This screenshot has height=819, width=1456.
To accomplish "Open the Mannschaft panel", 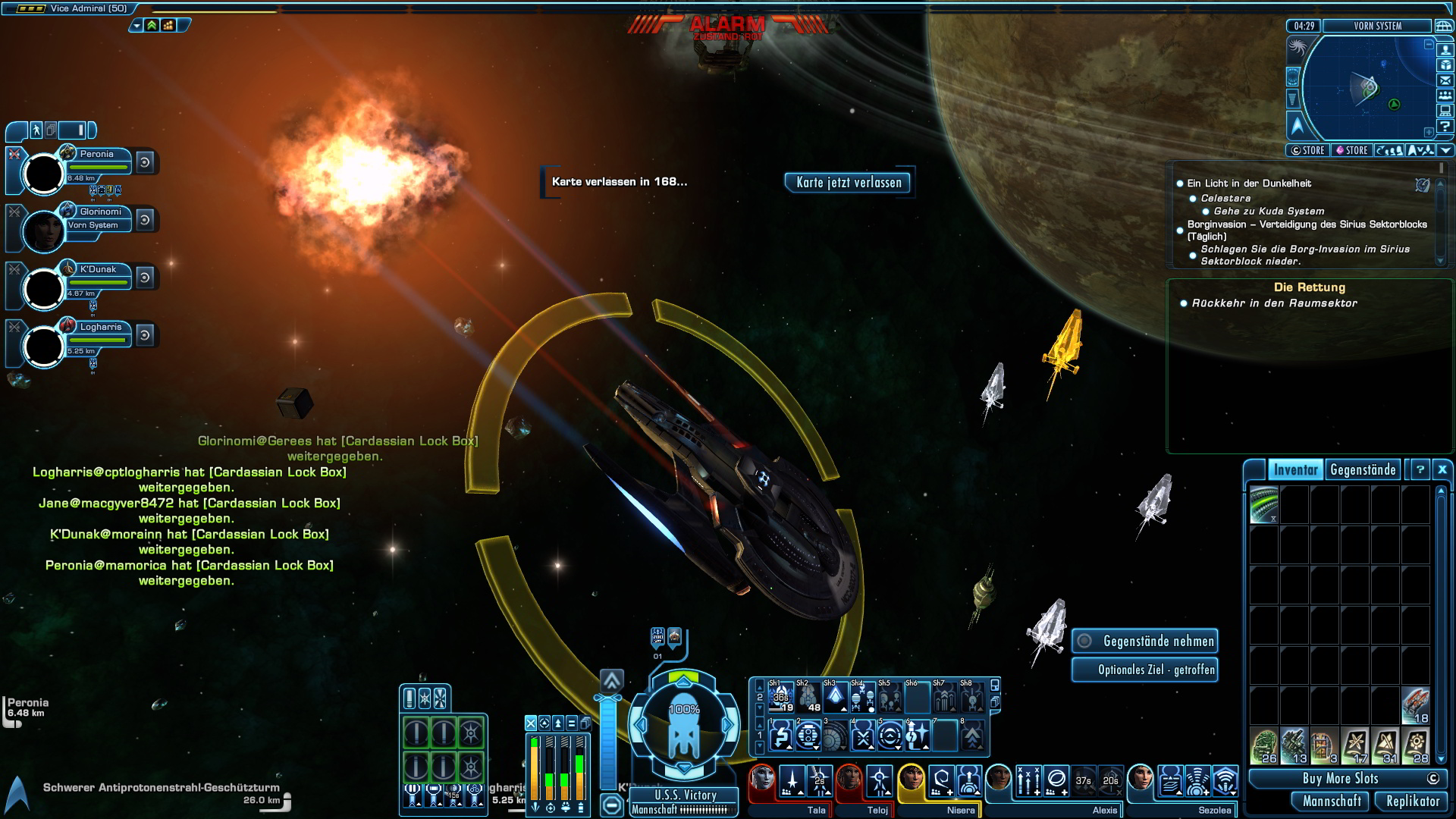I will [1332, 802].
